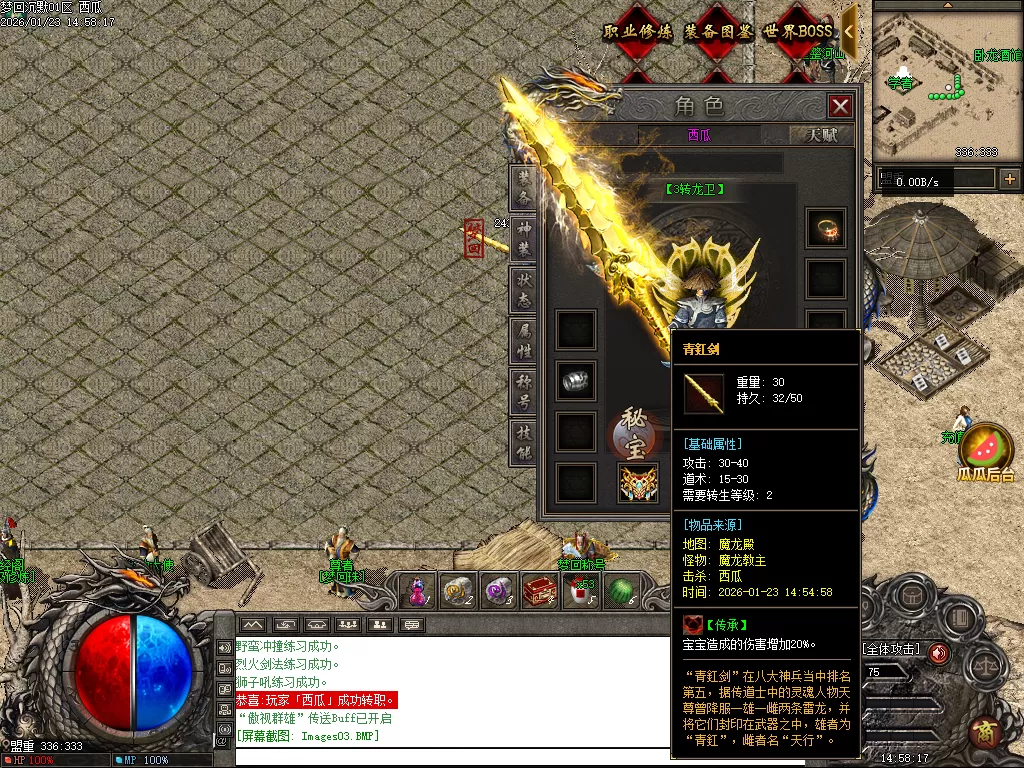1024x768 pixels.
Task: Open the 装备图鉴 equipment codex
Action: coord(718,32)
